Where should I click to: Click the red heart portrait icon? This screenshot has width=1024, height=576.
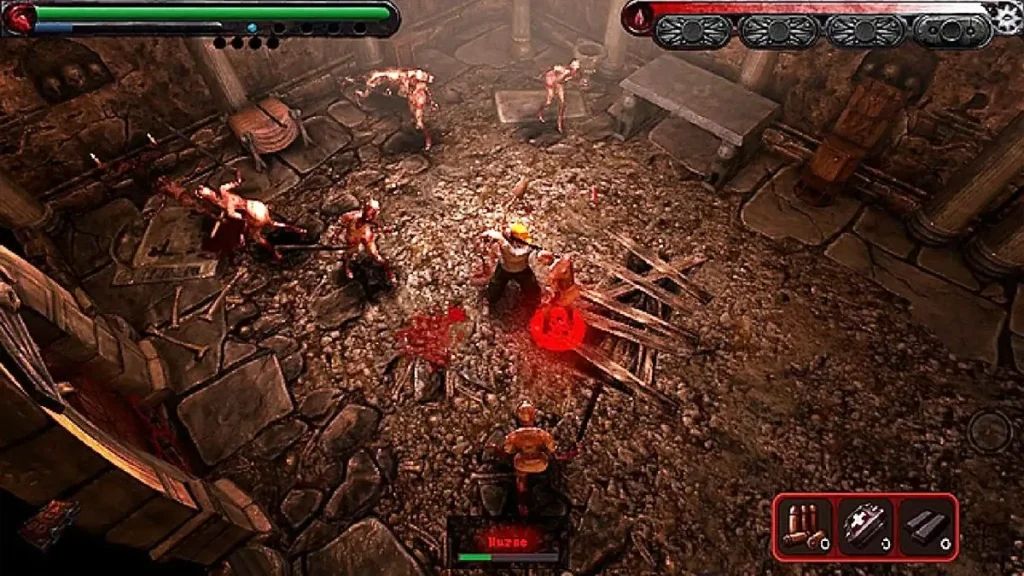click(x=19, y=16)
